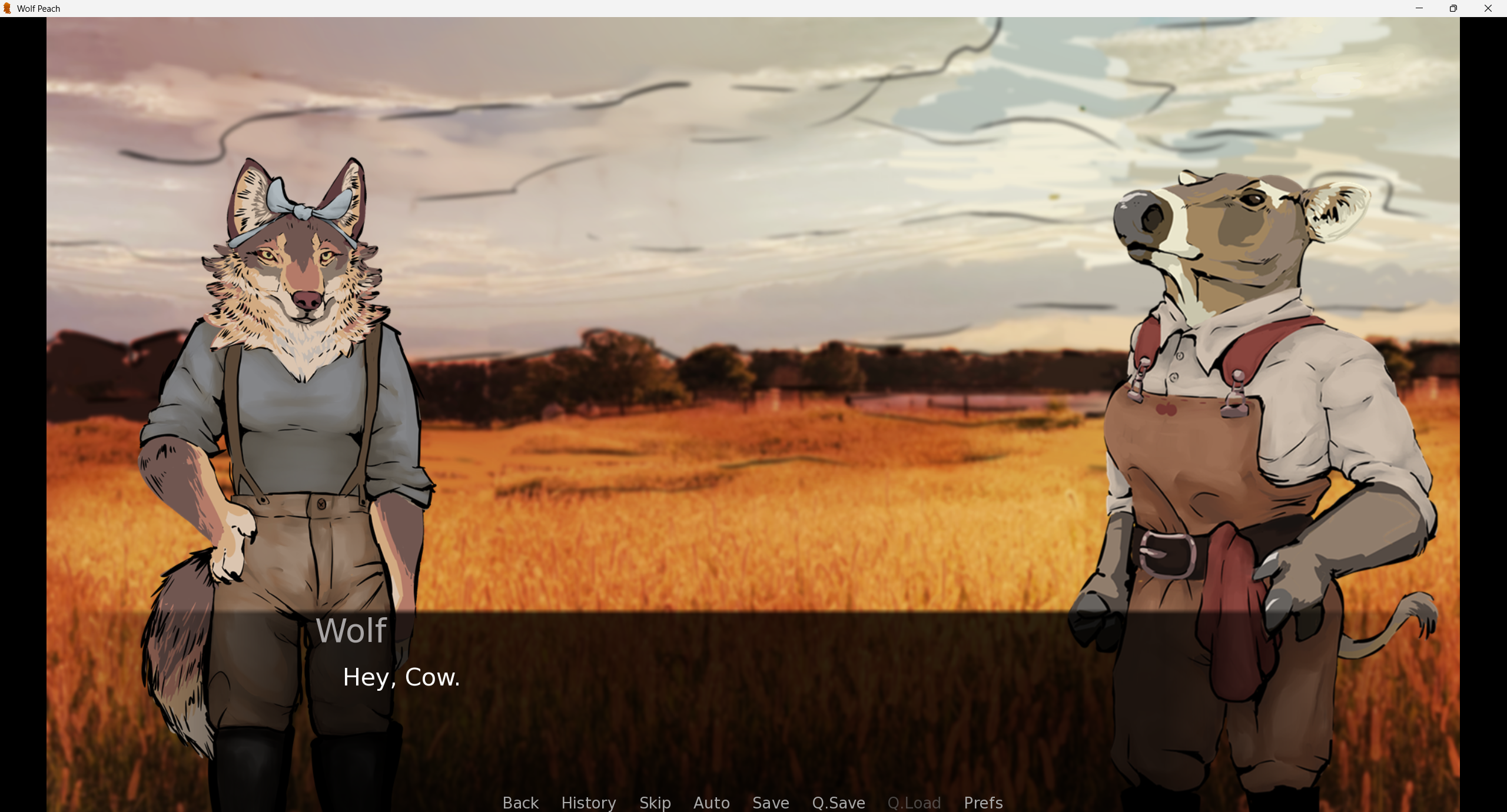Click the 'Hey, Cow.' dialogue text
1507x812 pixels.
(x=402, y=677)
